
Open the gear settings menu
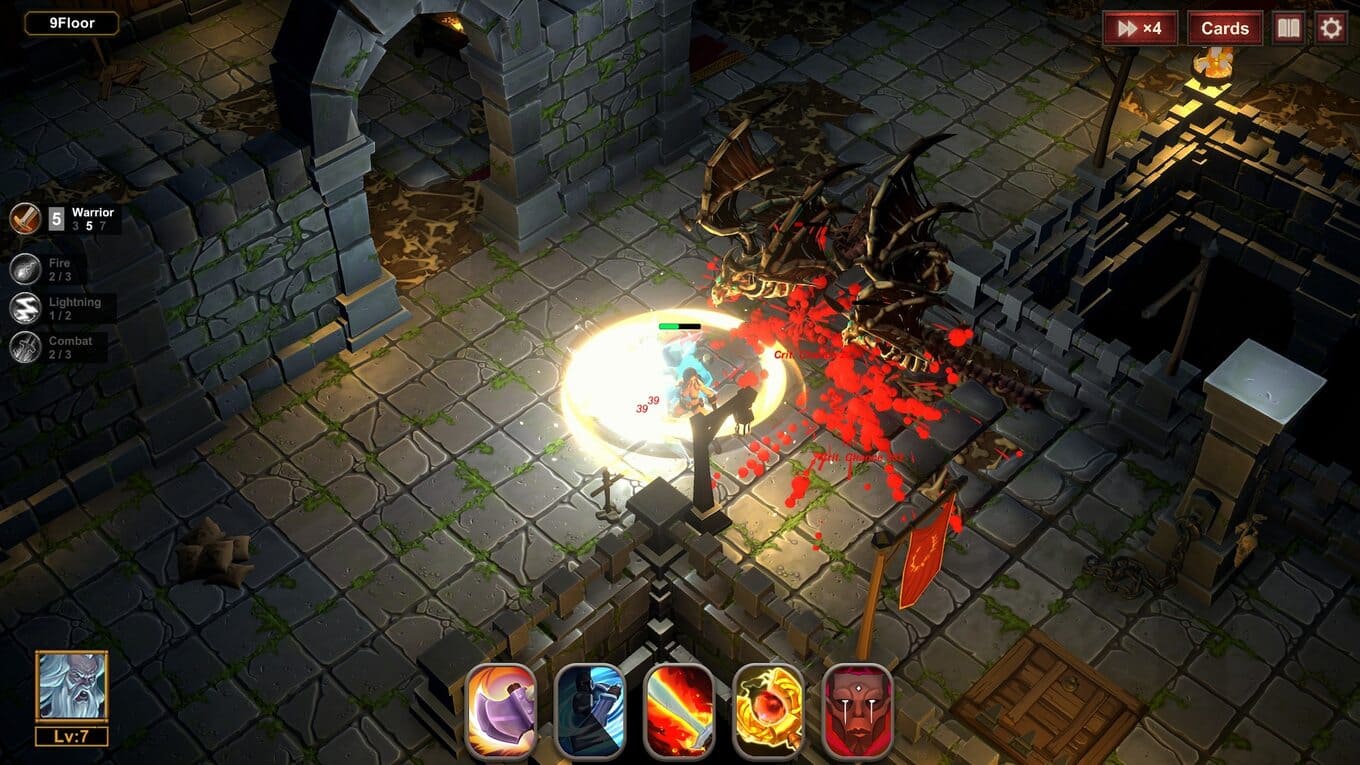(1331, 28)
